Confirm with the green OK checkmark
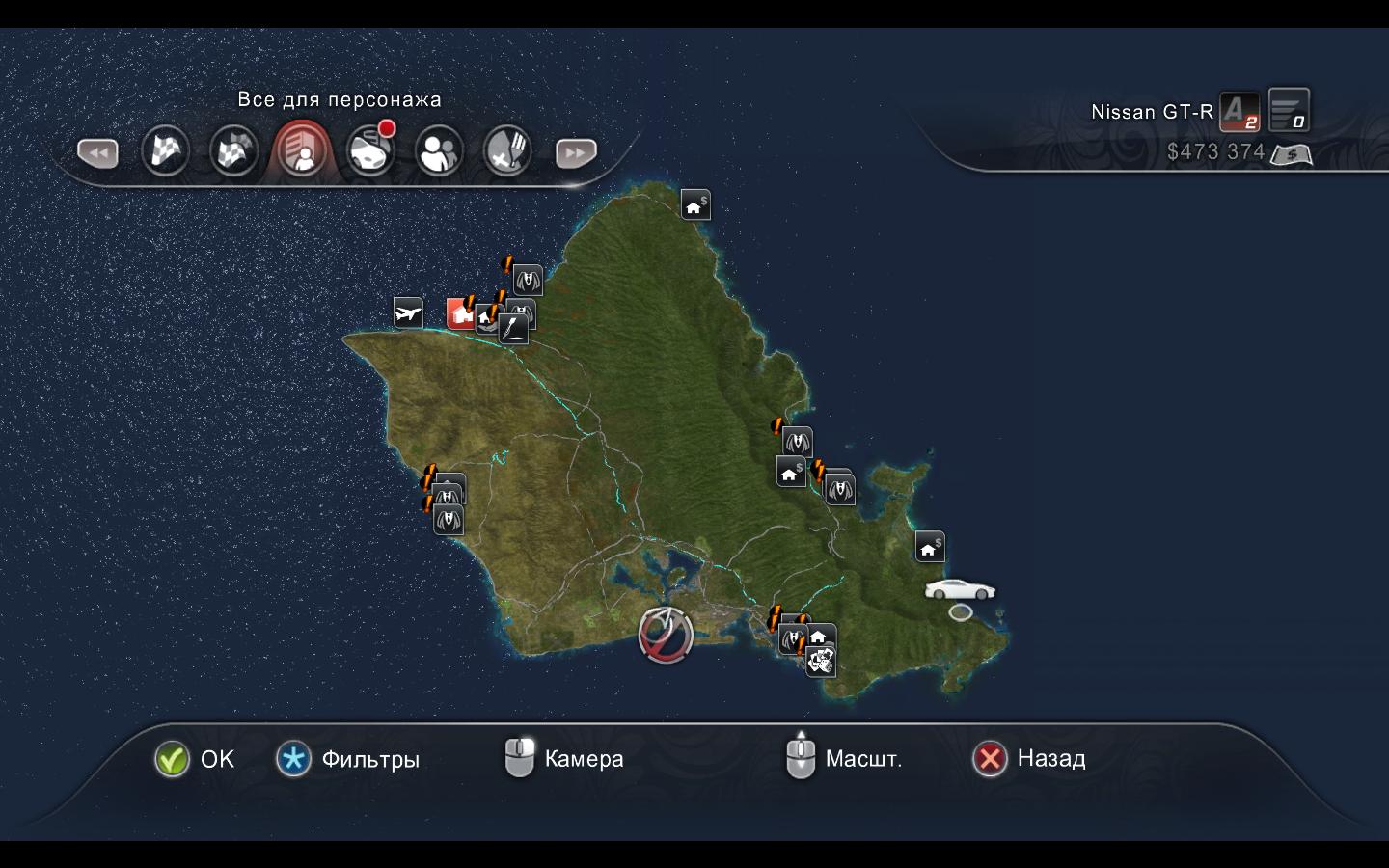 pyautogui.click(x=172, y=760)
